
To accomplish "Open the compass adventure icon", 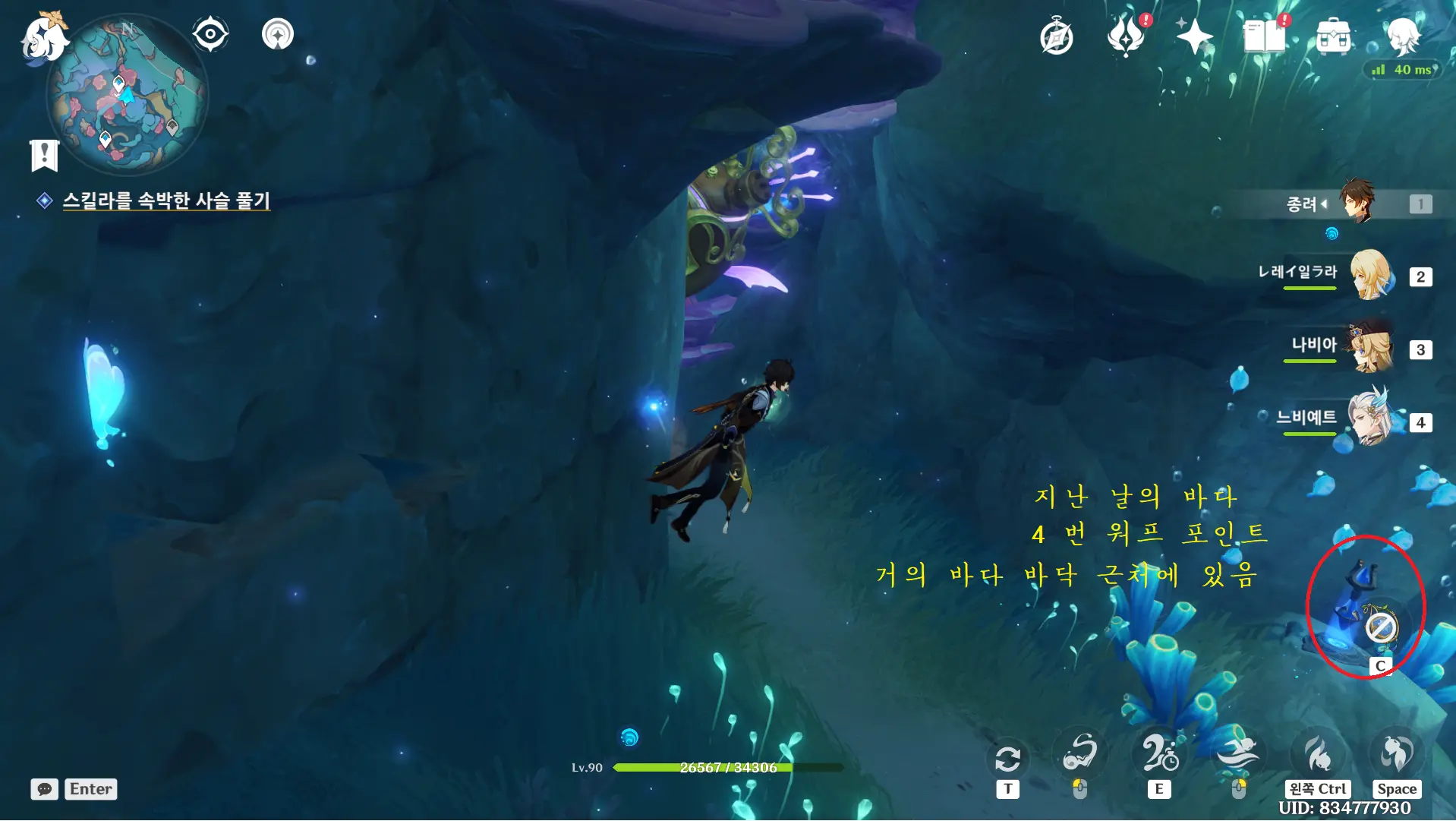I will point(1056,37).
